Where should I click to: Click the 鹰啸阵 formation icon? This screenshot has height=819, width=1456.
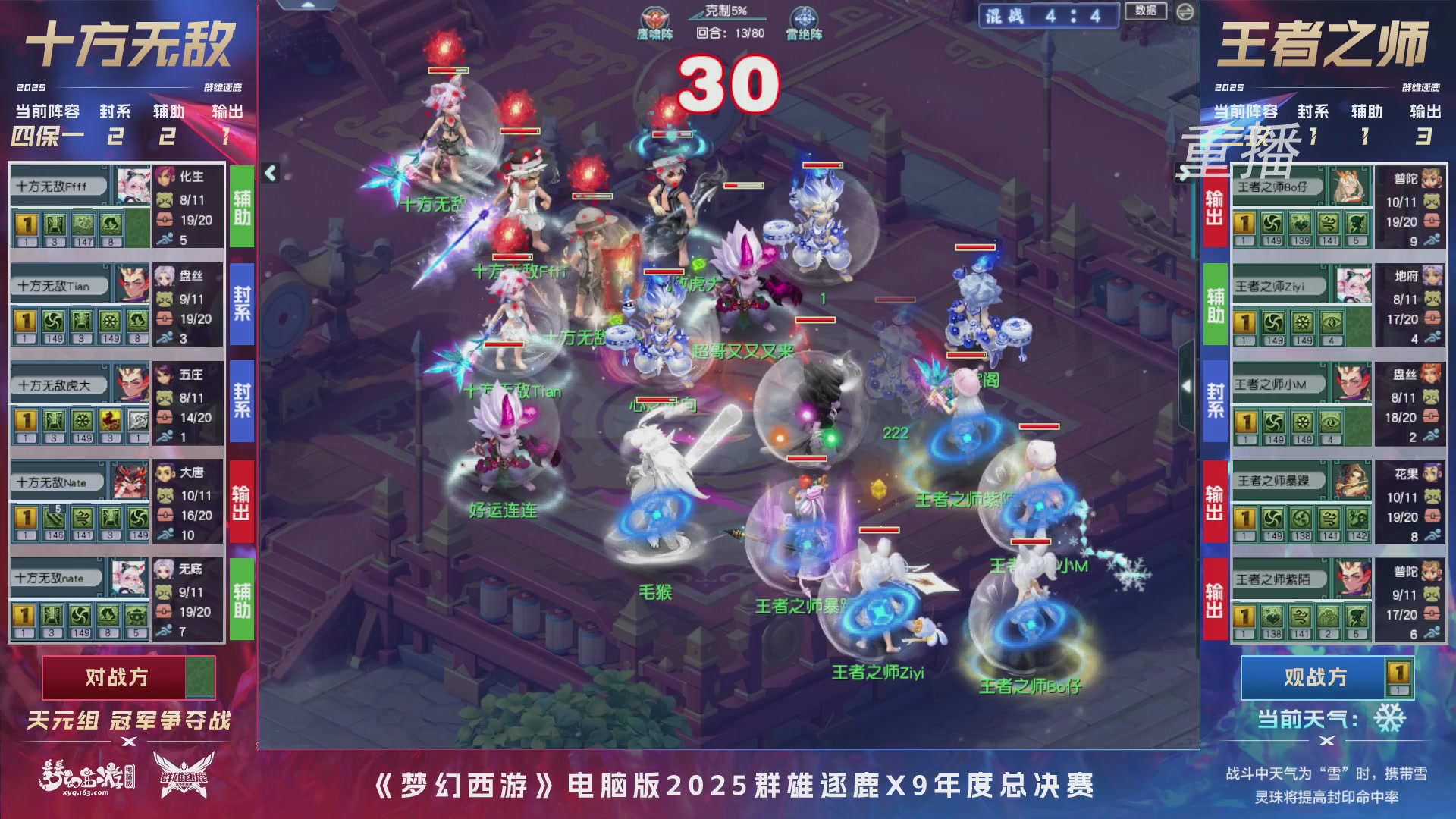(x=654, y=18)
